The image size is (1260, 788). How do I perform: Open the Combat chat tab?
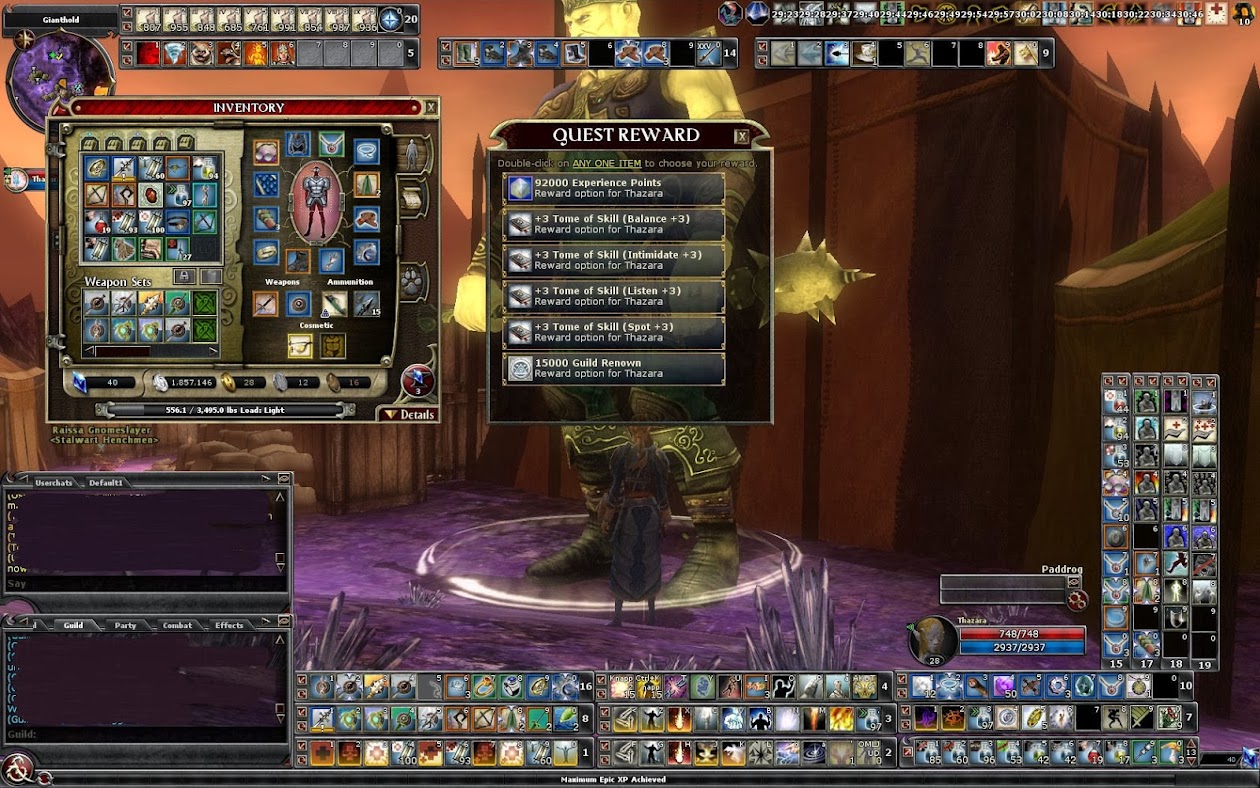[177, 626]
